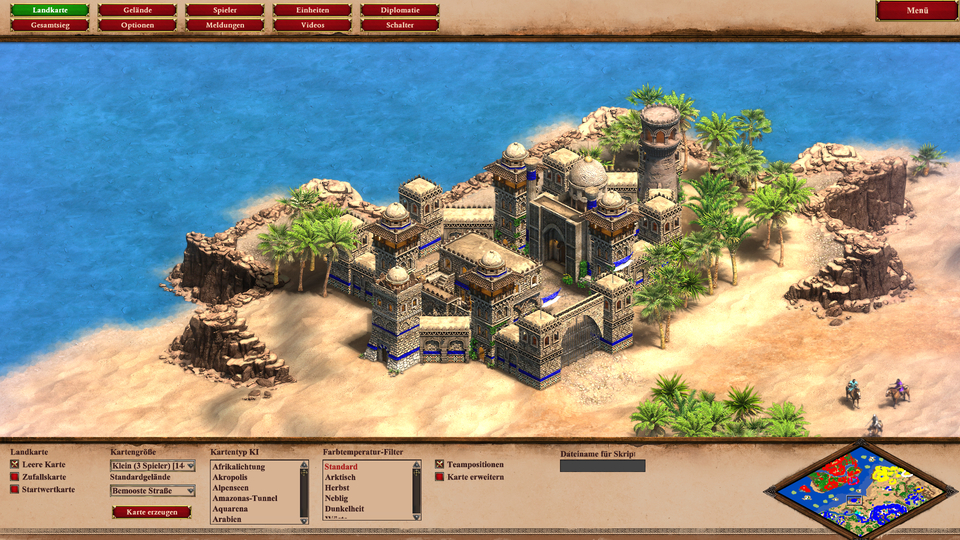This screenshot has height=540, width=960.
Task: Select Akropolis in the Kartentyp list
Action: click(x=230, y=477)
